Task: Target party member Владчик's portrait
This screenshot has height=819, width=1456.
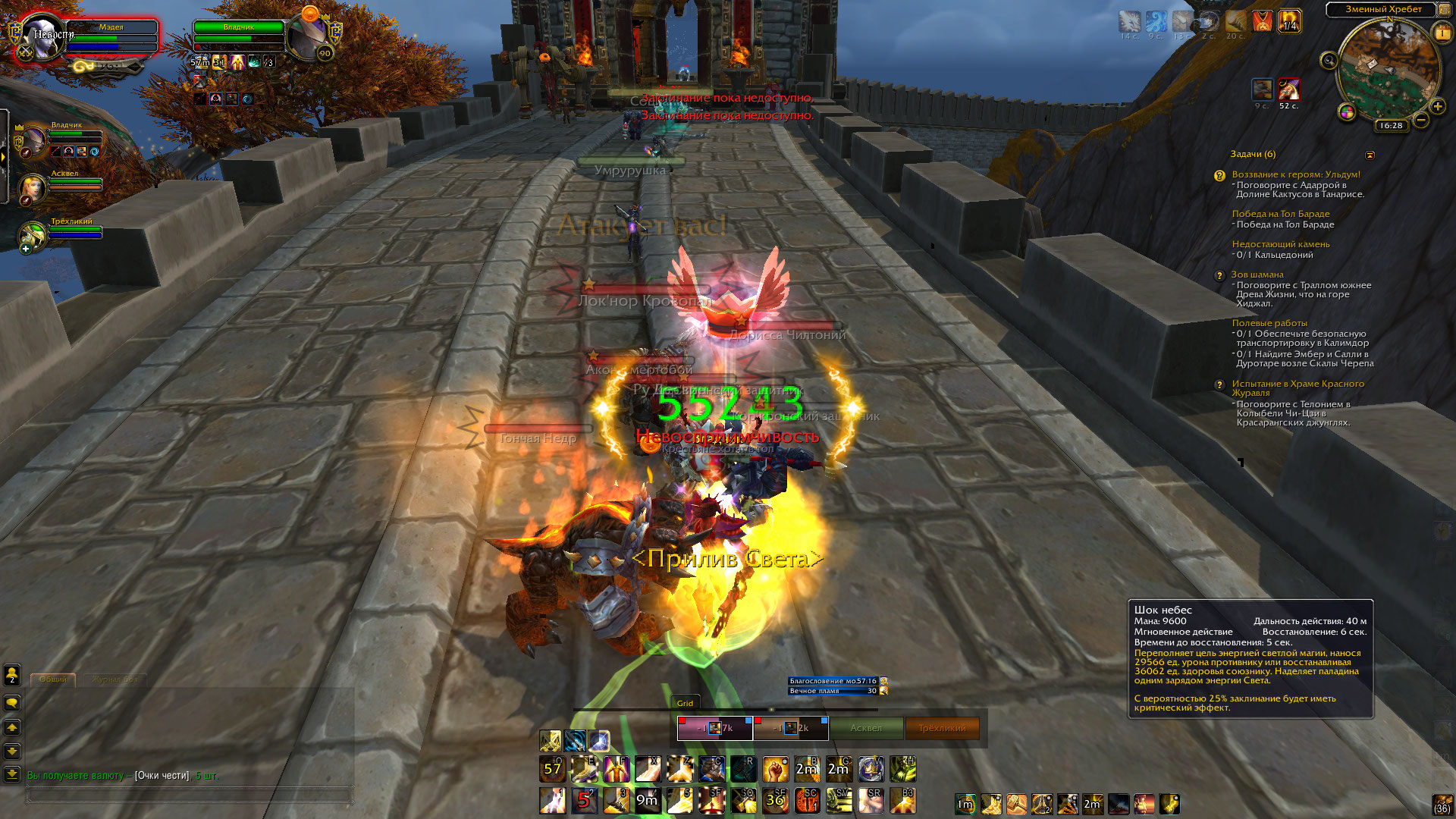Action: point(33,141)
